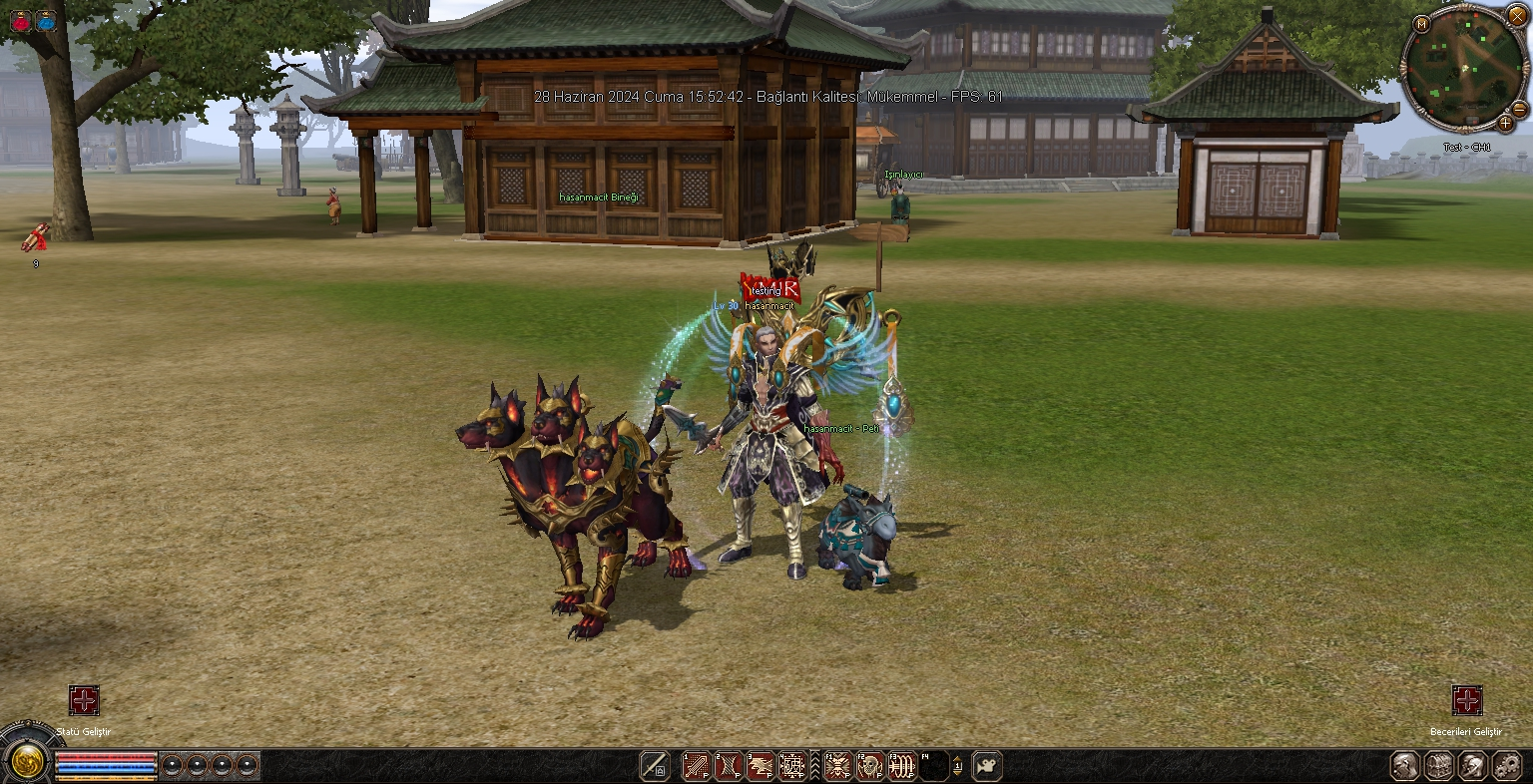The height and width of the screenshot is (784, 1533).
Task: Select the sword auto-attack slot
Action: click(655, 765)
